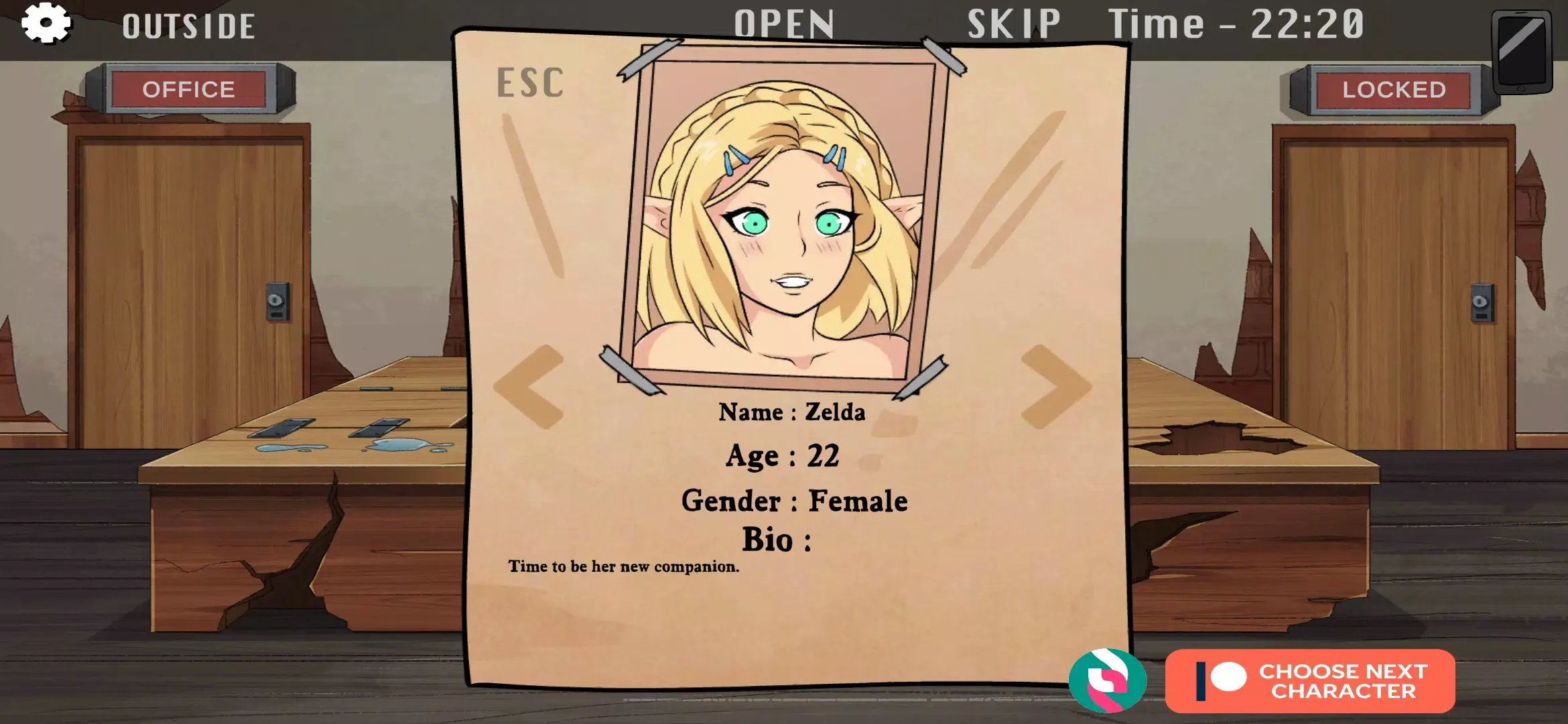The image size is (1568, 724).
Task: Select the LOCKED door sign
Action: [x=1394, y=89]
